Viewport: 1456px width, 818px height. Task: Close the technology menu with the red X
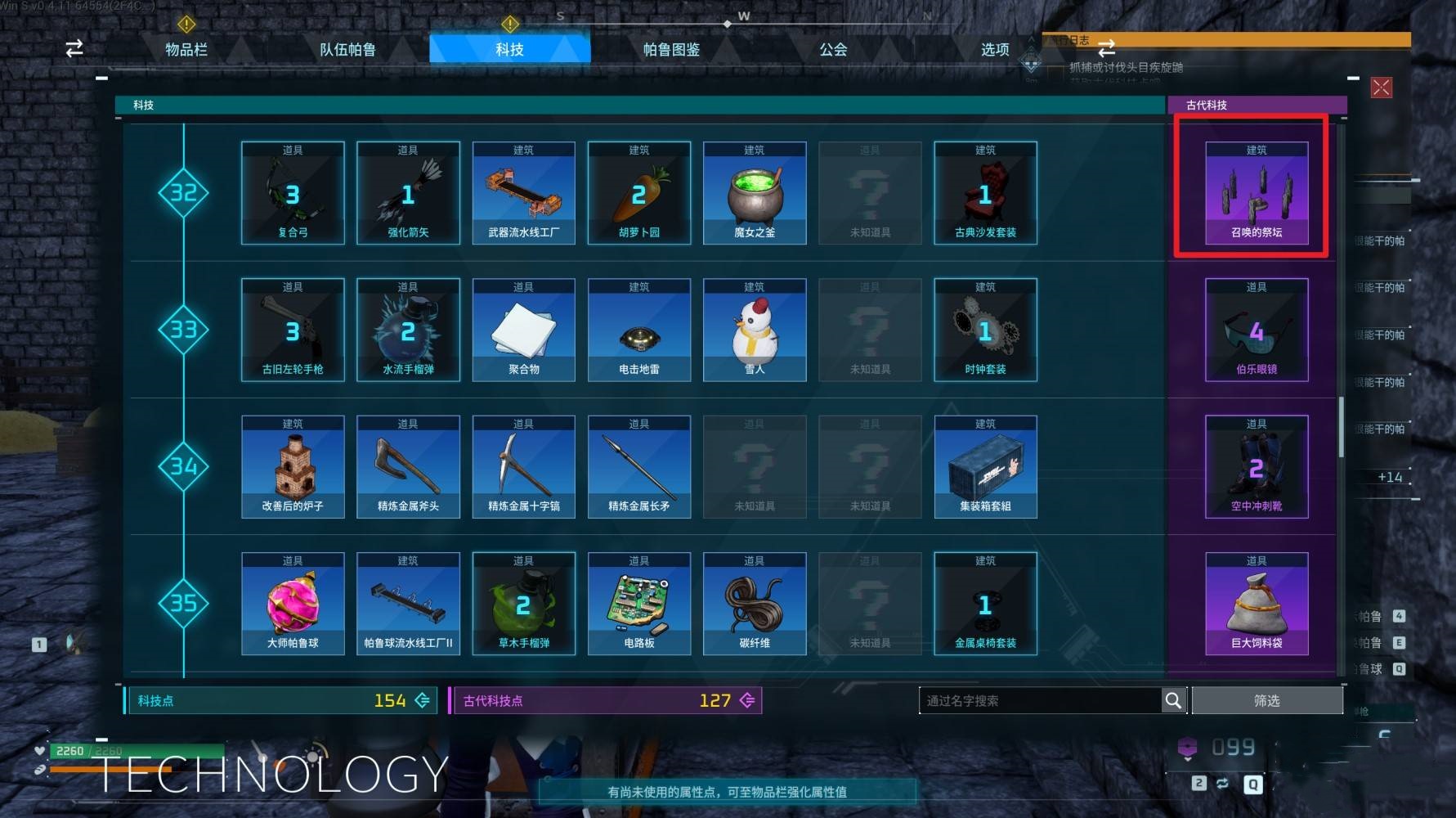point(1381,88)
